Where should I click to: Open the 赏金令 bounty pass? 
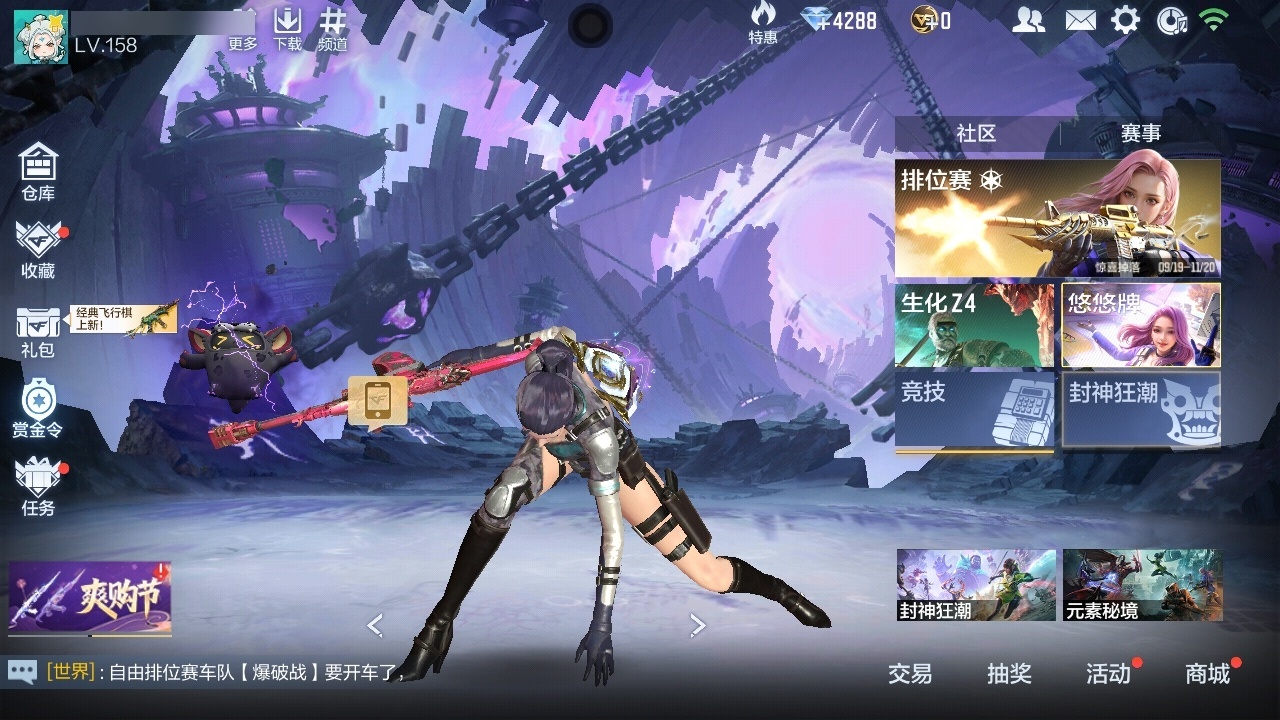38,408
